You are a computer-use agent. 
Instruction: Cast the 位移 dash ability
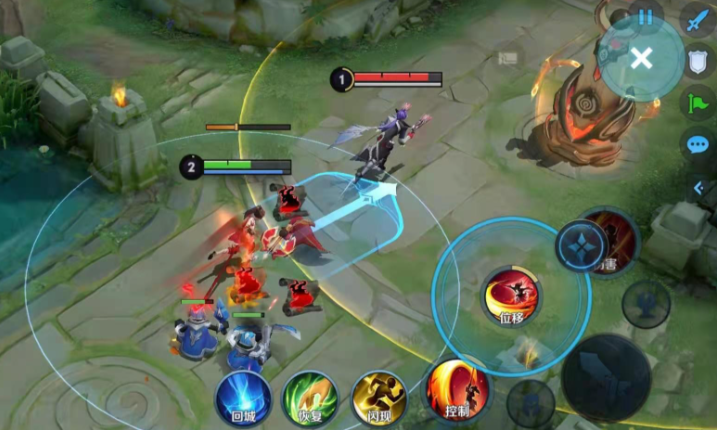click(511, 296)
